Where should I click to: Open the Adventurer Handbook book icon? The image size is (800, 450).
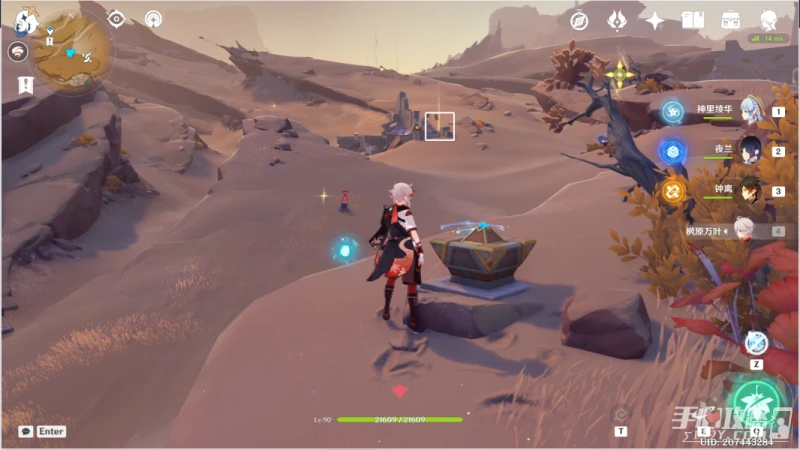point(692,20)
